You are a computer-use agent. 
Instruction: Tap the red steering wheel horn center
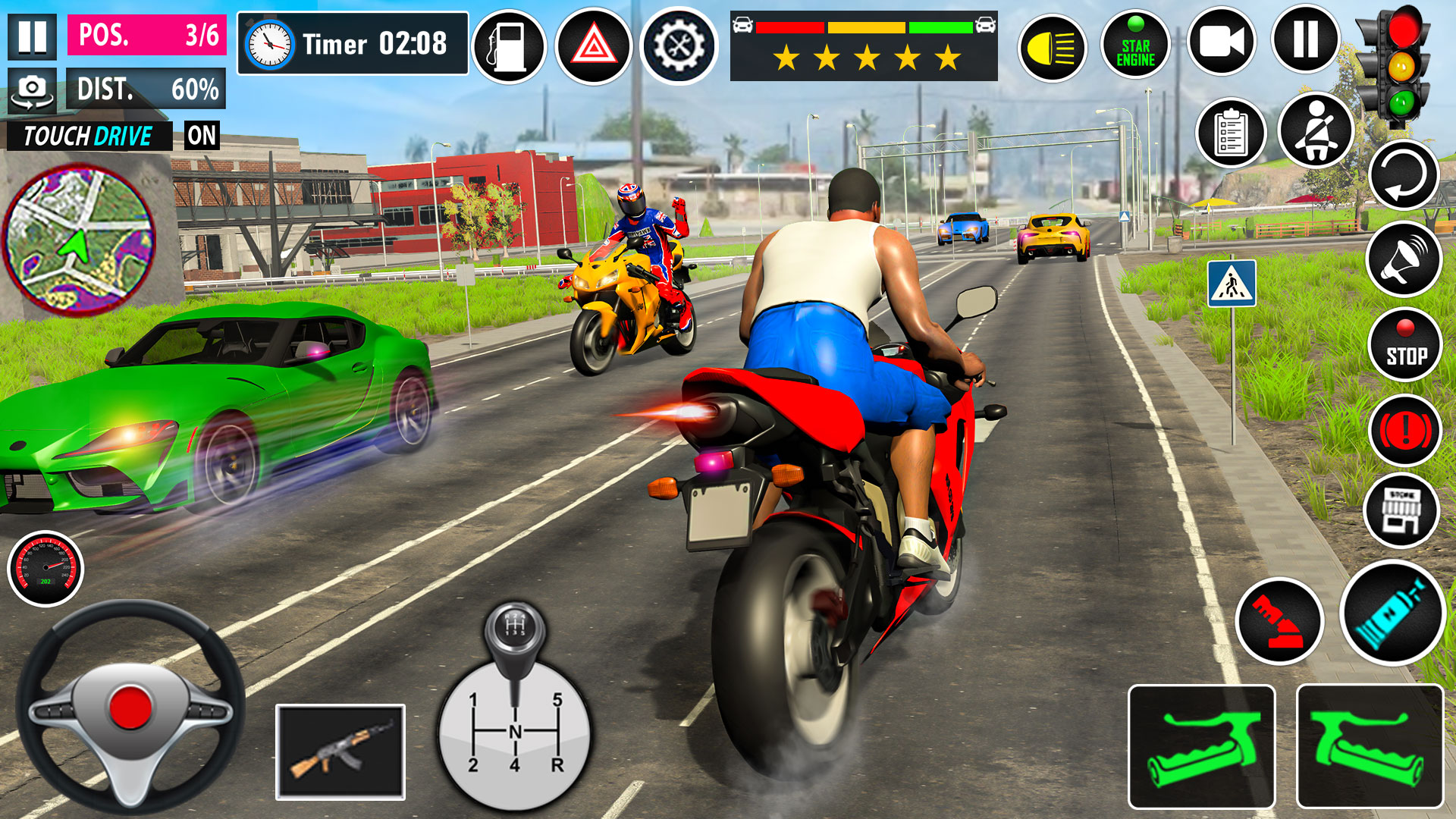click(130, 707)
